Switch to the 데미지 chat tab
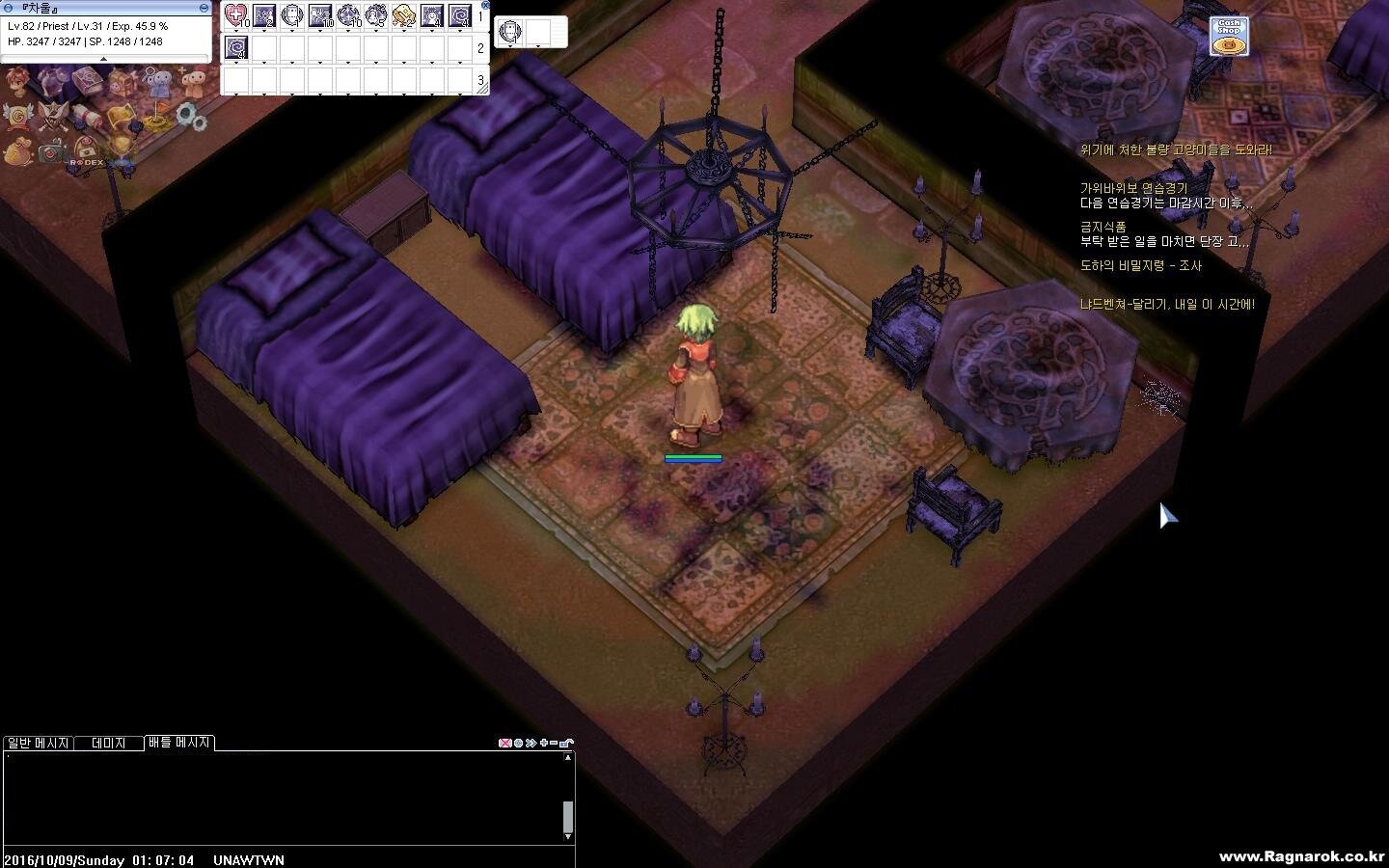1389x868 pixels. tap(108, 743)
